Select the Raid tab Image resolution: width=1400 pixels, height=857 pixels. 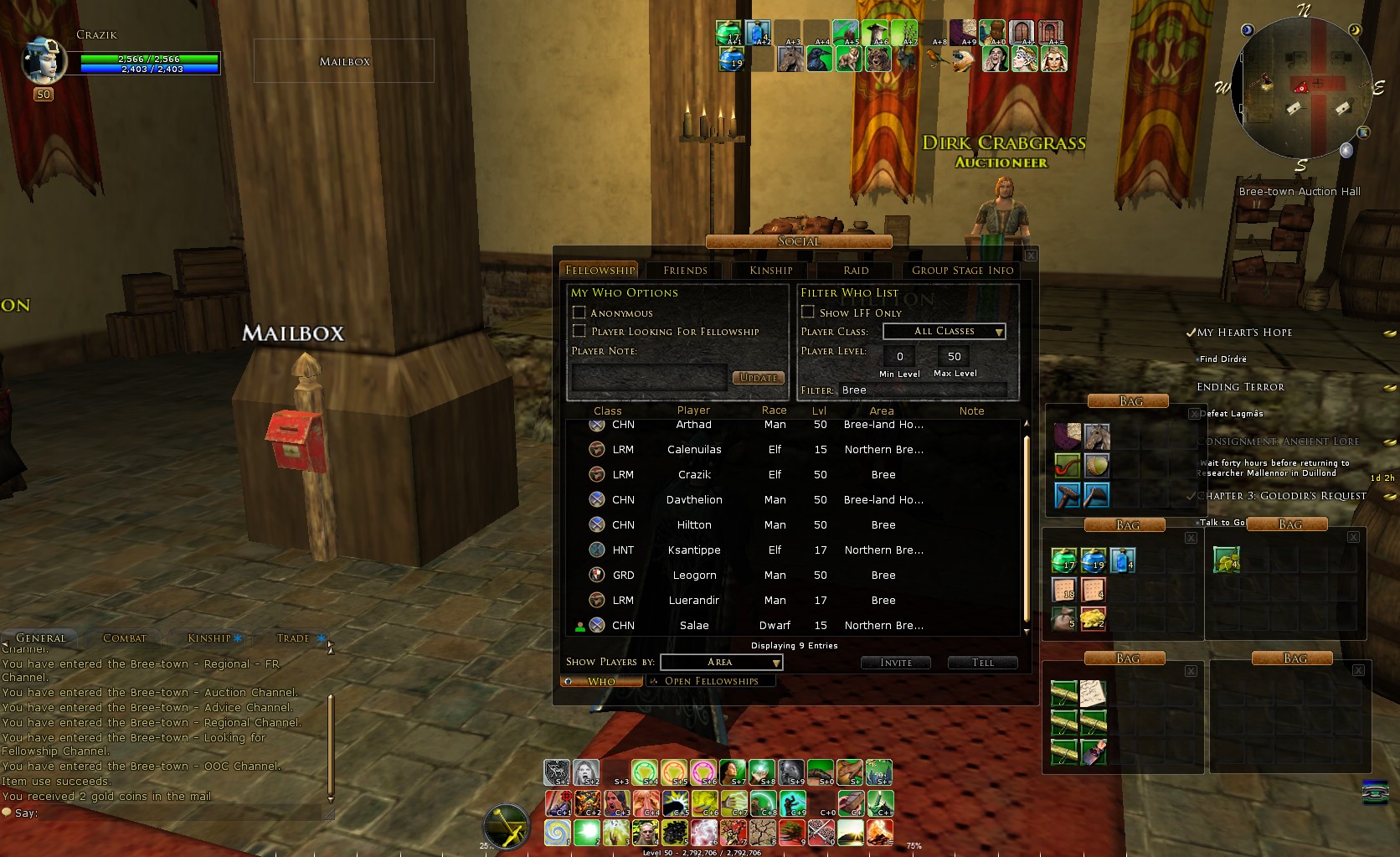(856, 271)
